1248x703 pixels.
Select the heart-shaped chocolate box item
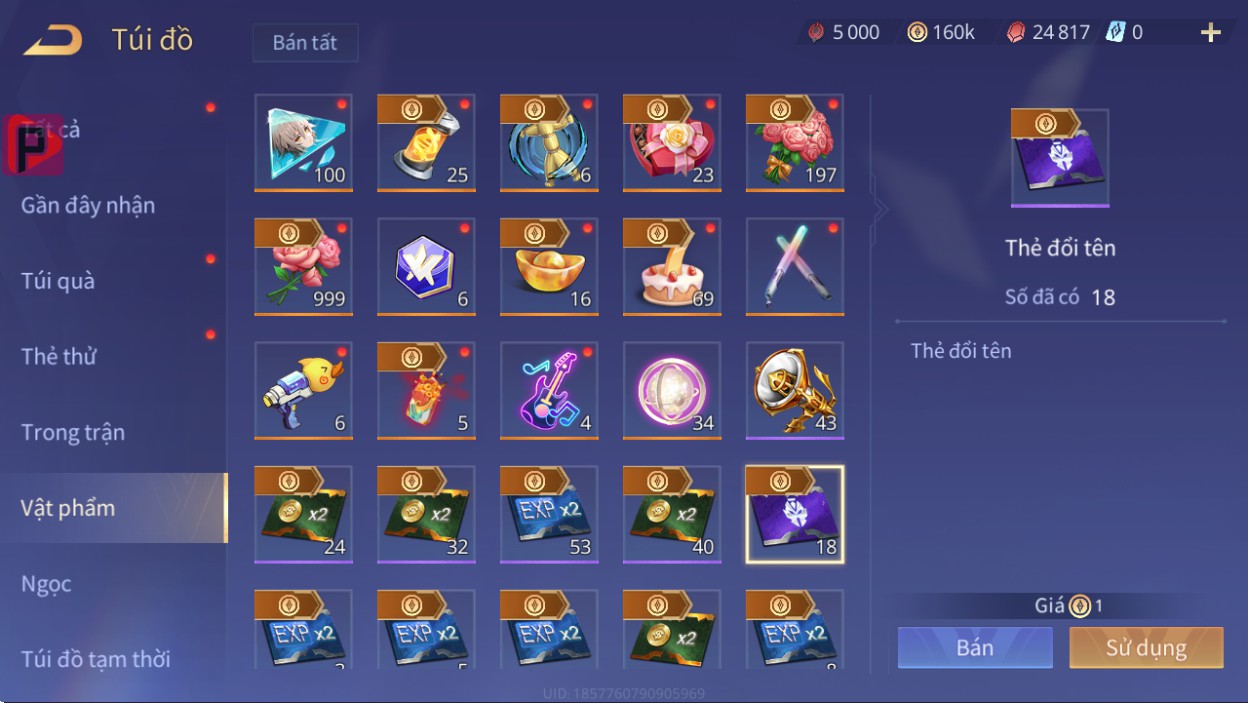[672, 142]
